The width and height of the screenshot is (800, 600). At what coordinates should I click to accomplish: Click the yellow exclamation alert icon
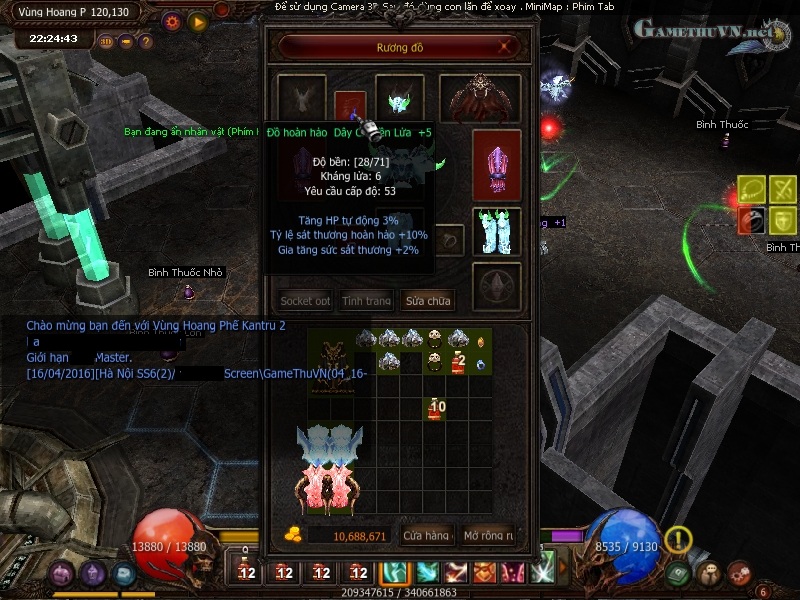tap(679, 540)
